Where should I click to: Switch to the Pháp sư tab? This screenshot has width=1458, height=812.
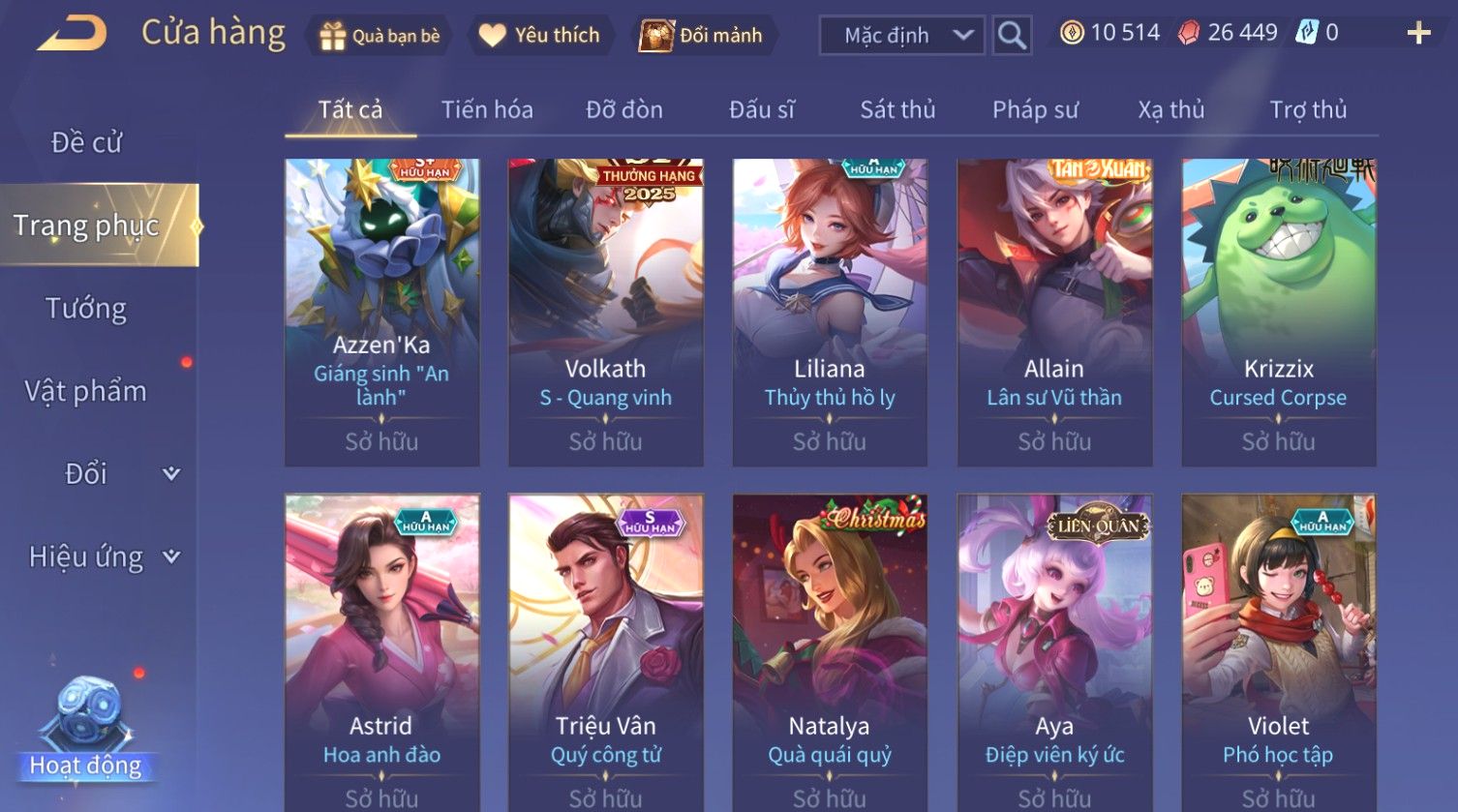pos(1035,109)
